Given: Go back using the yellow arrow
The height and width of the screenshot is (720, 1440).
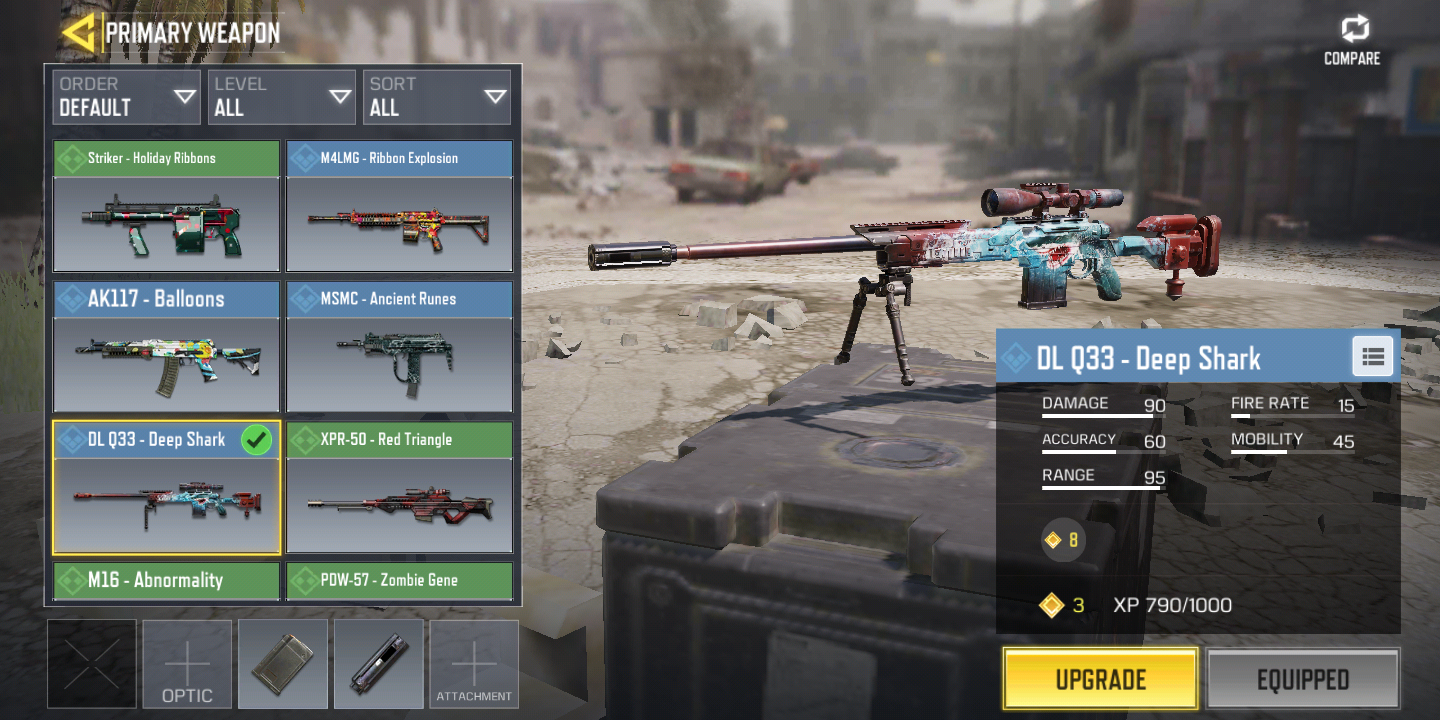Looking at the screenshot, I should pyautogui.click(x=78, y=32).
